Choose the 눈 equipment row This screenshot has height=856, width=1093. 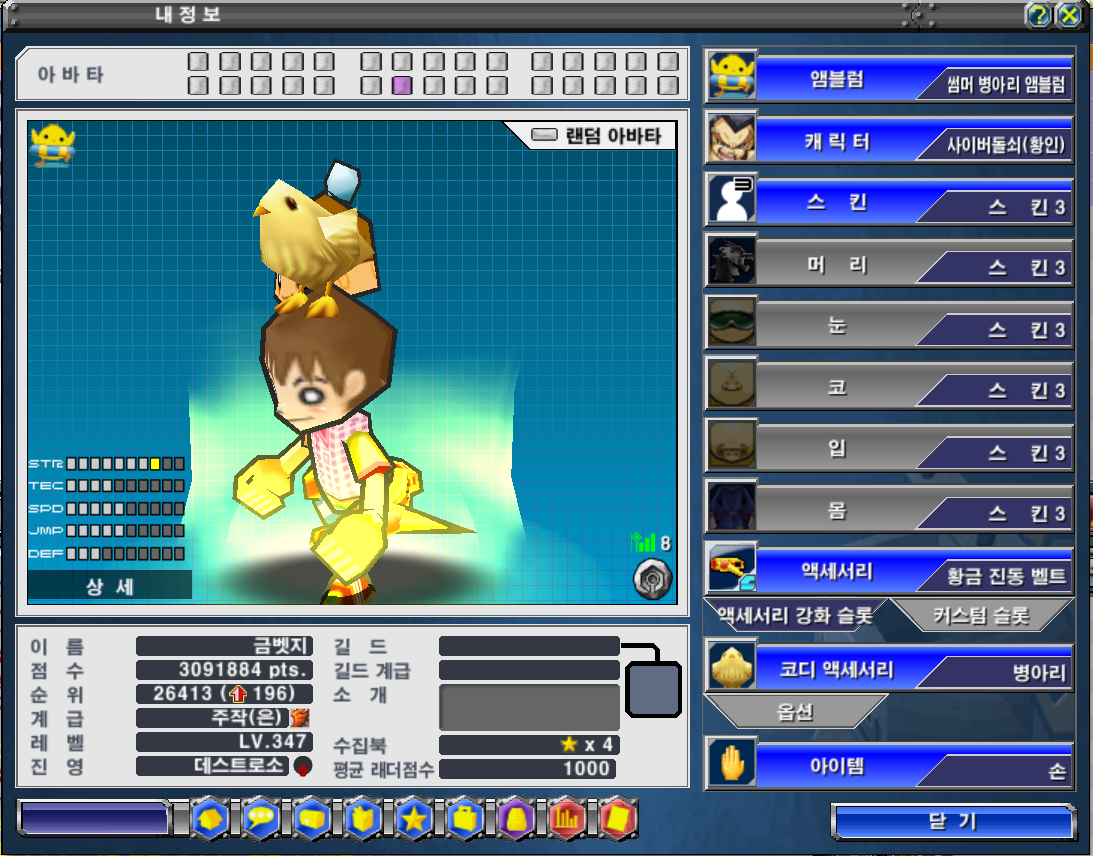click(888, 327)
